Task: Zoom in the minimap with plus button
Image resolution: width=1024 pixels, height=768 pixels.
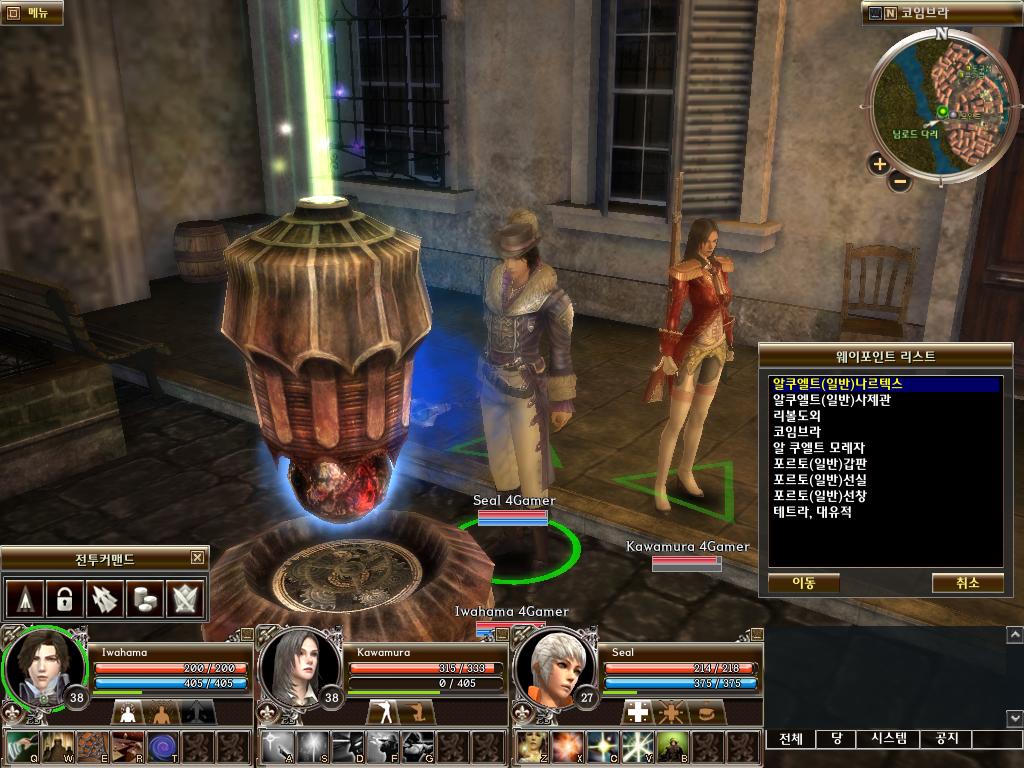Action: click(x=879, y=164)
